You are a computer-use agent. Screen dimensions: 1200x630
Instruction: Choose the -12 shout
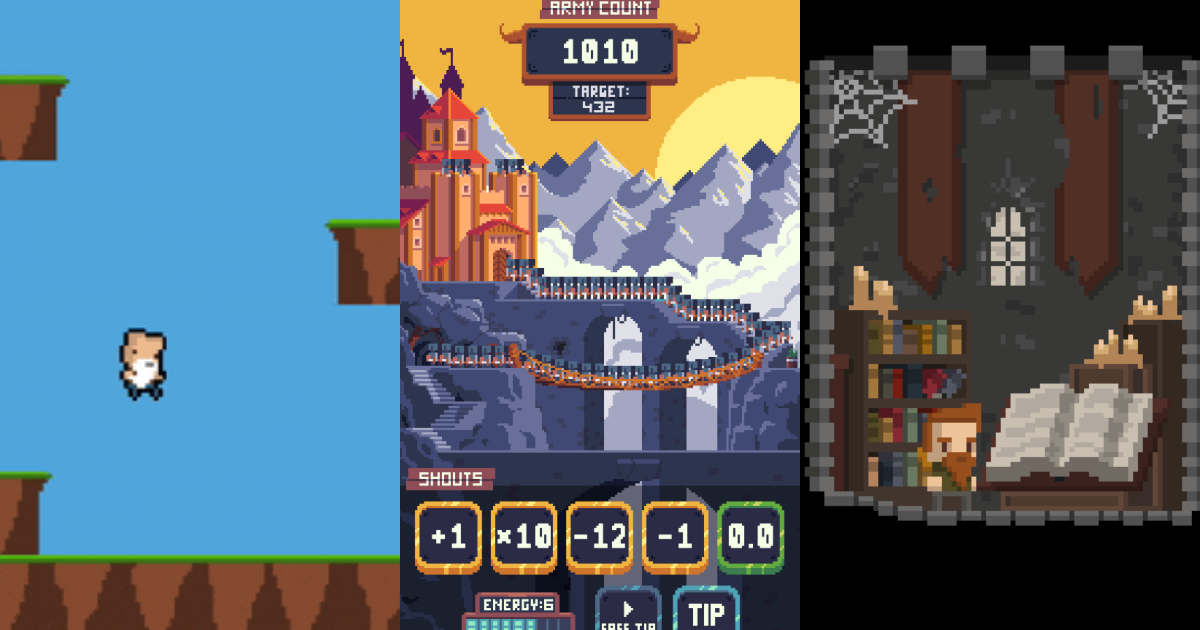point(600,537)
